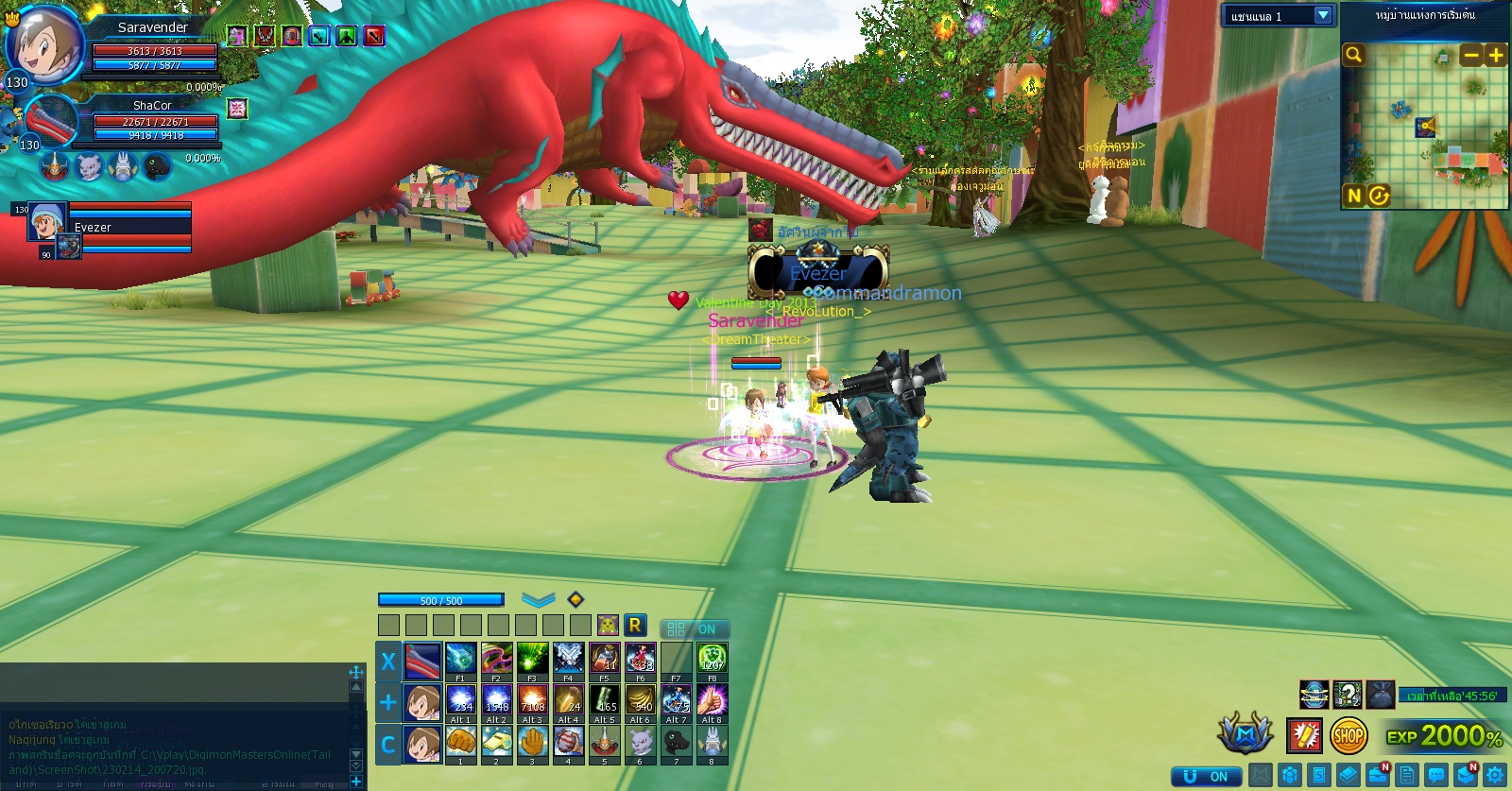Click the yellow R button above hotbar

coord(635,625)
